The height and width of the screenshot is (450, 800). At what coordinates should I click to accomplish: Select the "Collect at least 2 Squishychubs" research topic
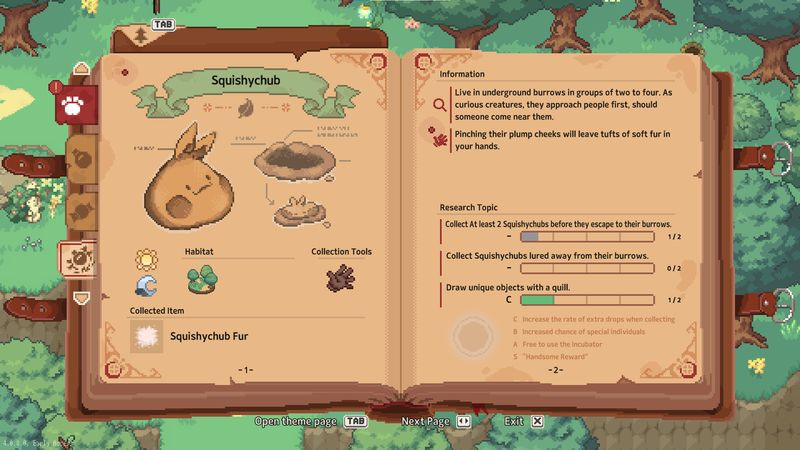coord(557,224)
